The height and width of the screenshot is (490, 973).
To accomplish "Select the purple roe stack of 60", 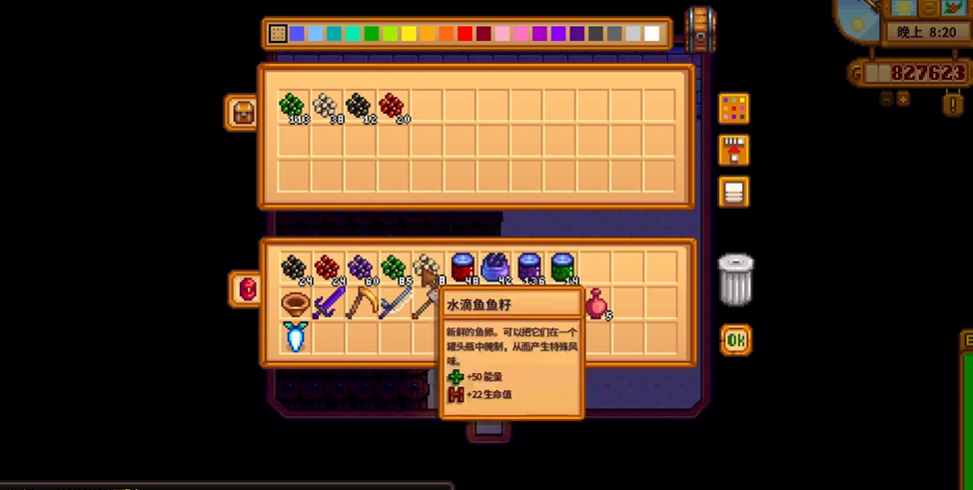I will 360,268.
